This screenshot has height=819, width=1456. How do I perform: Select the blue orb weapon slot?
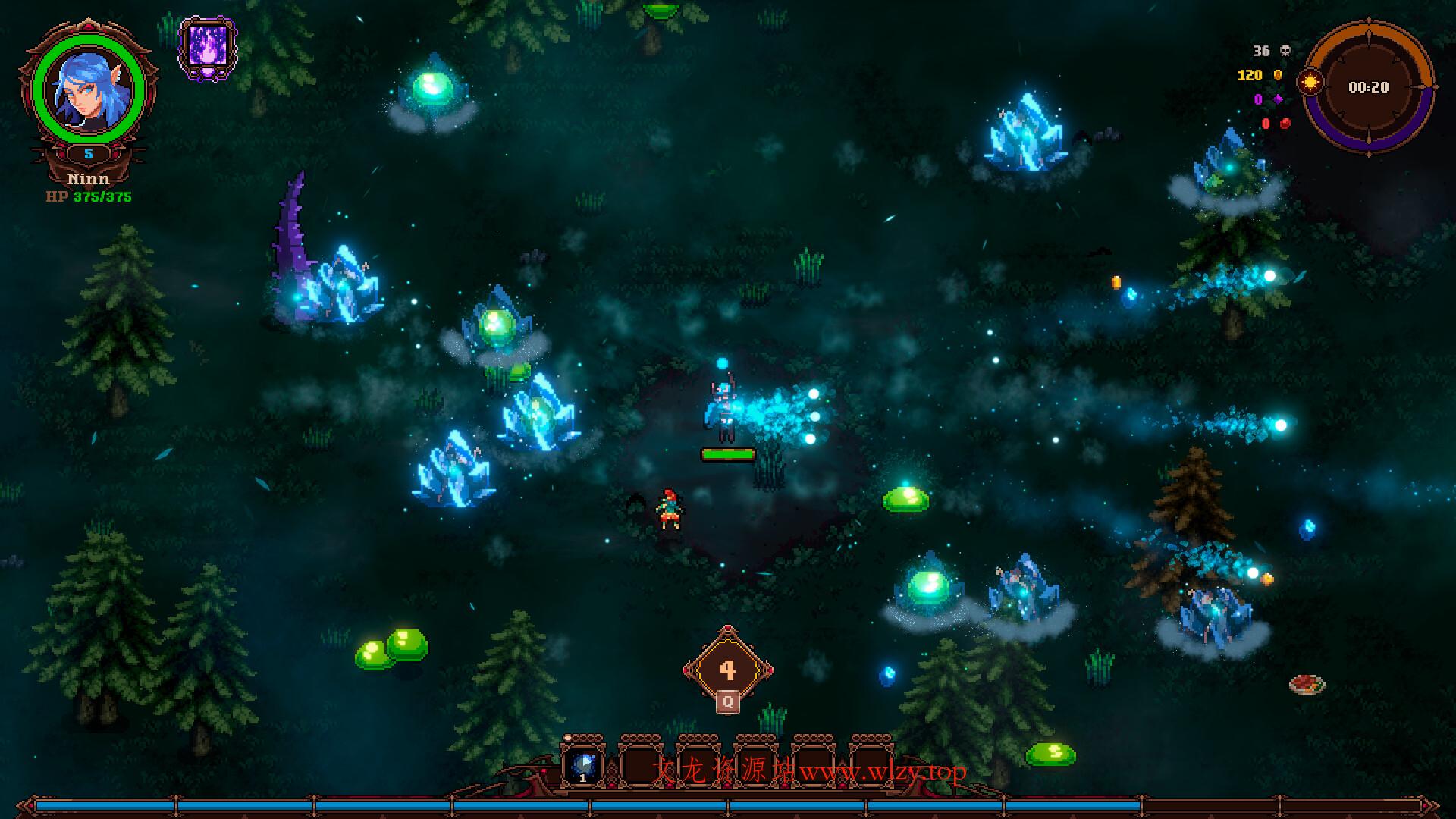pyautogui.click(x=583, y=764)
